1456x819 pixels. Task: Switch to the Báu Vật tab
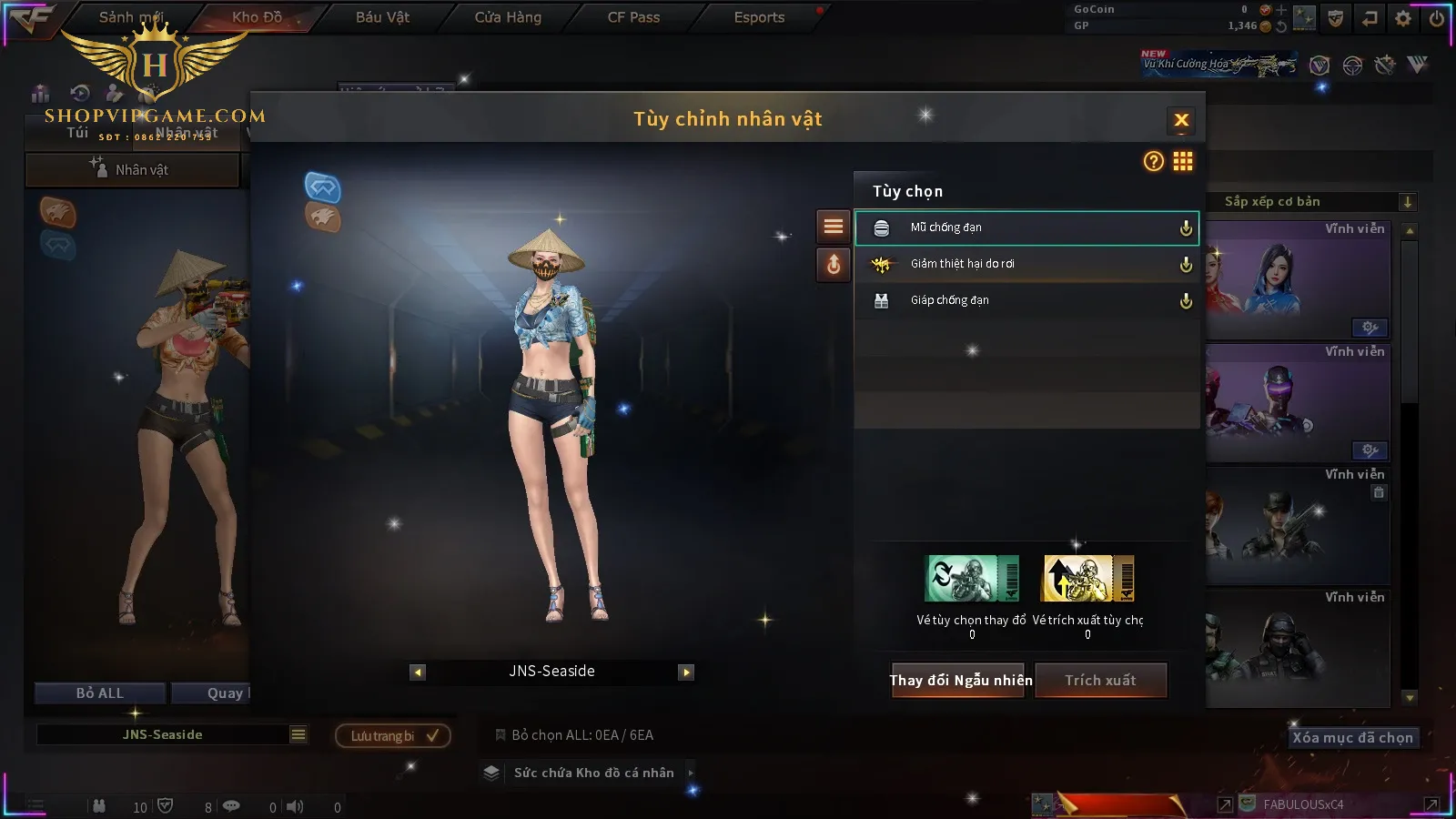(x=382, y=17)
